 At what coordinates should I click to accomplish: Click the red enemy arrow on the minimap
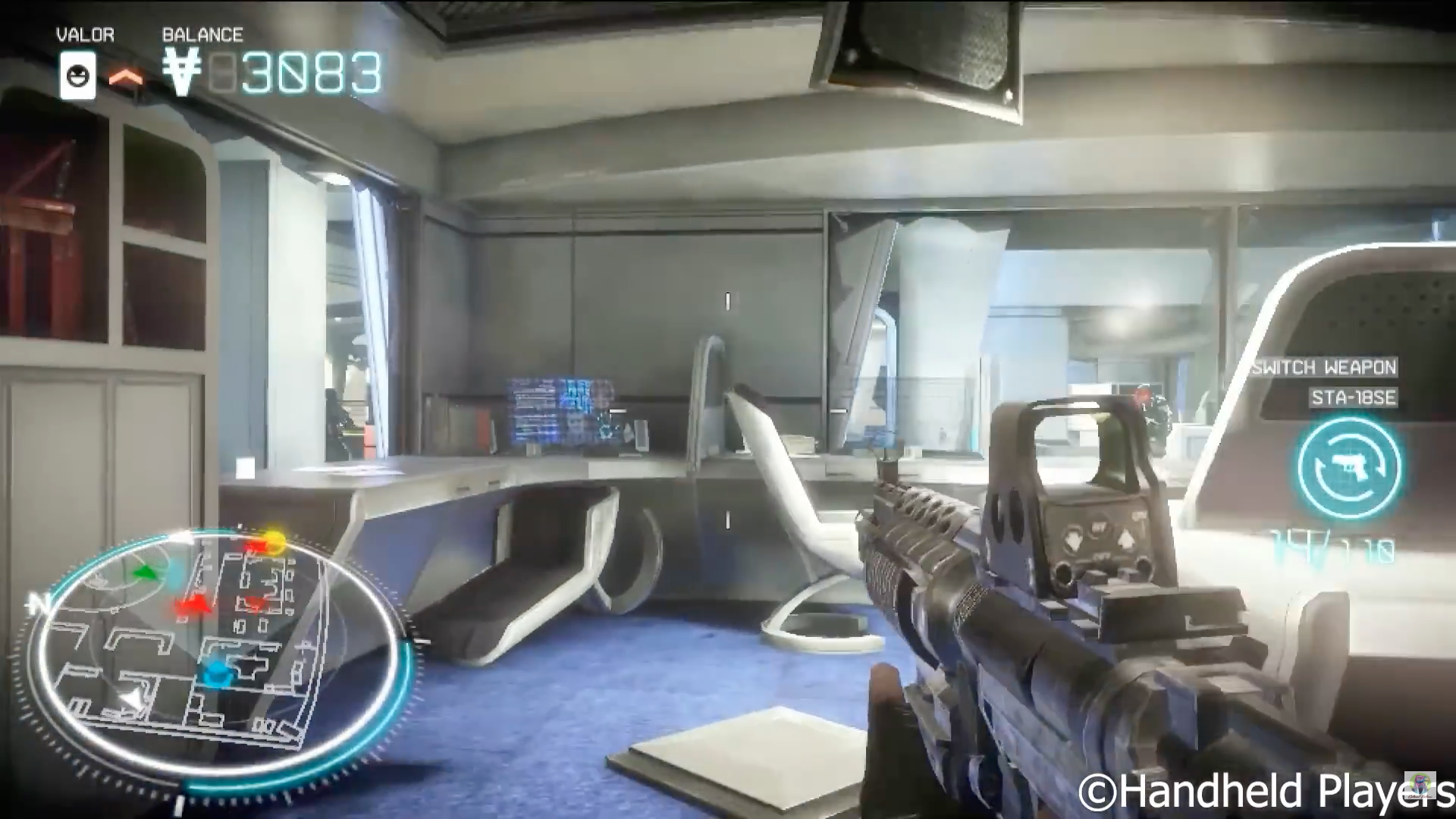(192, 605)
